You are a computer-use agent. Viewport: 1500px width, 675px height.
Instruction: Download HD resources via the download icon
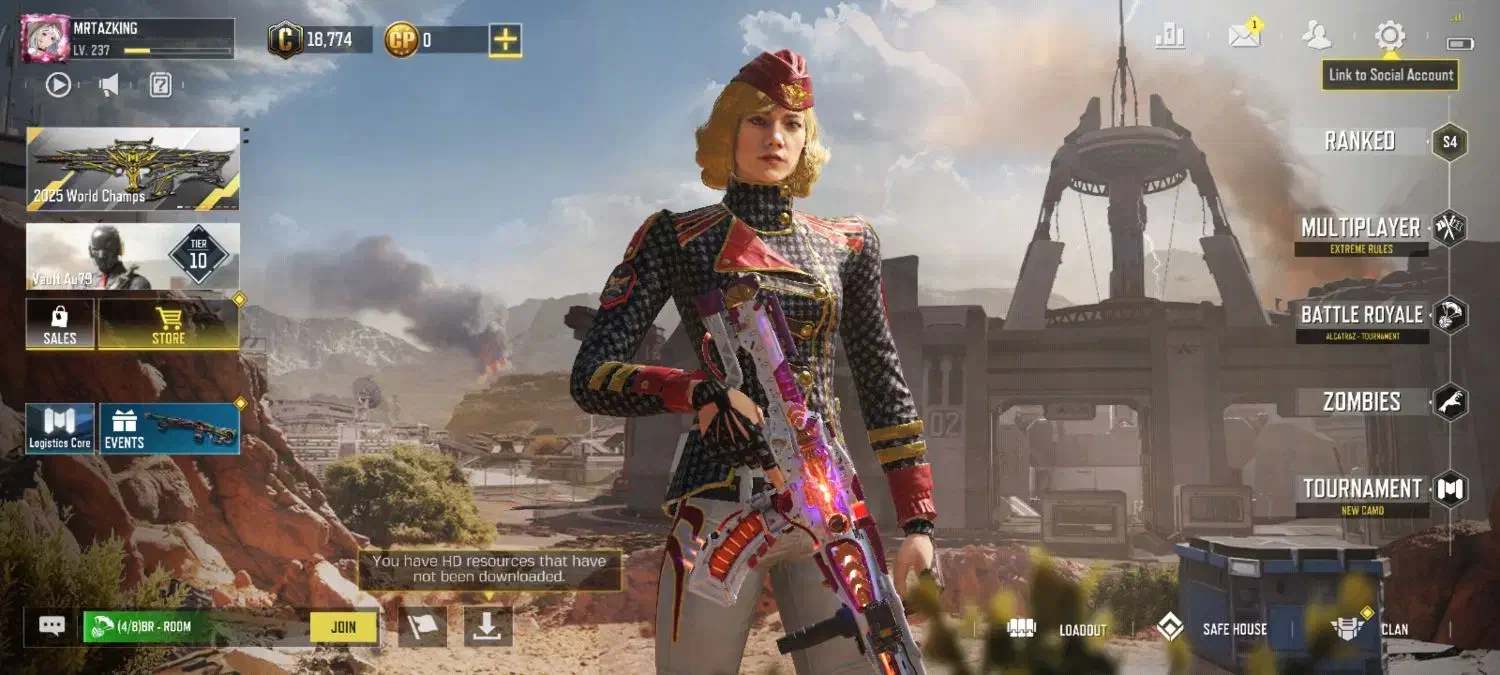488,626
